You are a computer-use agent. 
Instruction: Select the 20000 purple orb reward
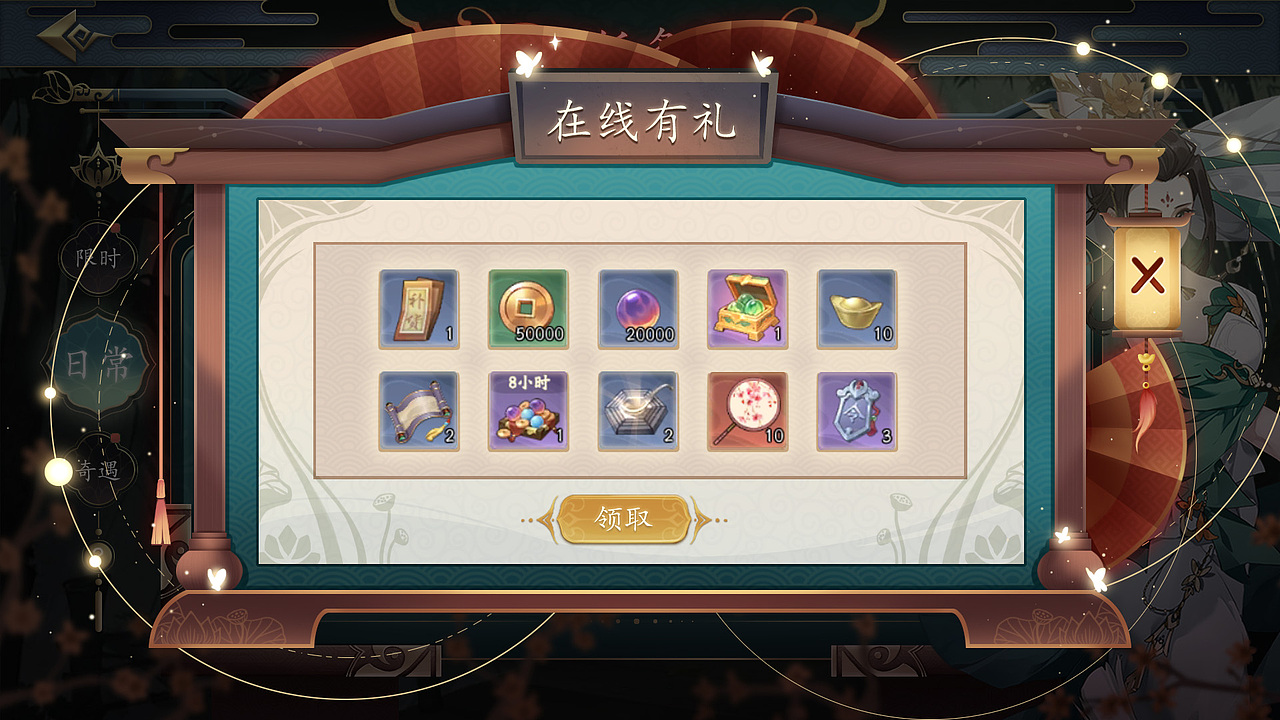637,308
